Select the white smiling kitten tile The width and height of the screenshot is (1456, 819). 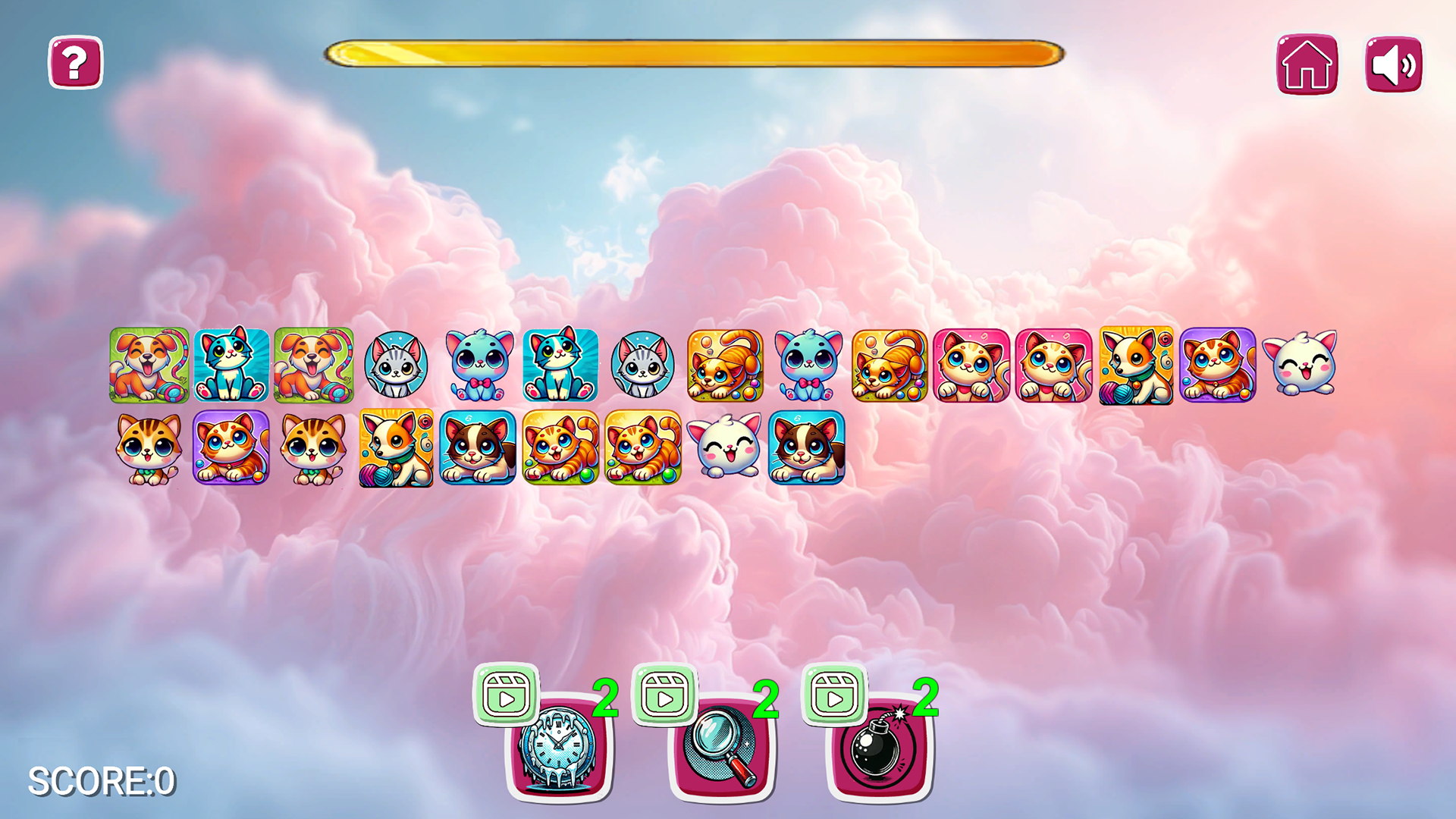(x=1298, y=368)
